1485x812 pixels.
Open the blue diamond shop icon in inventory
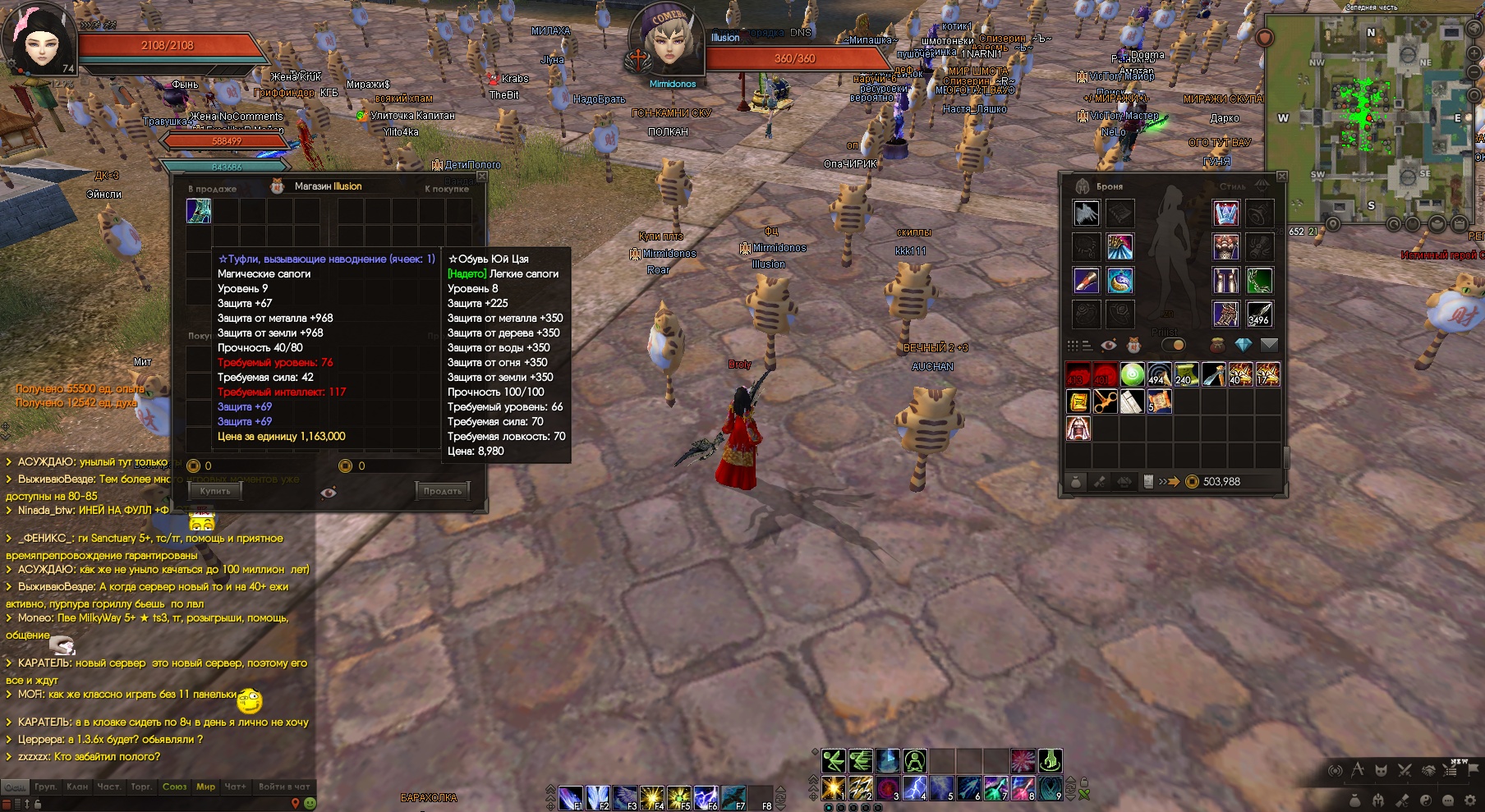pyautogui.click(x=1243, y=345)
